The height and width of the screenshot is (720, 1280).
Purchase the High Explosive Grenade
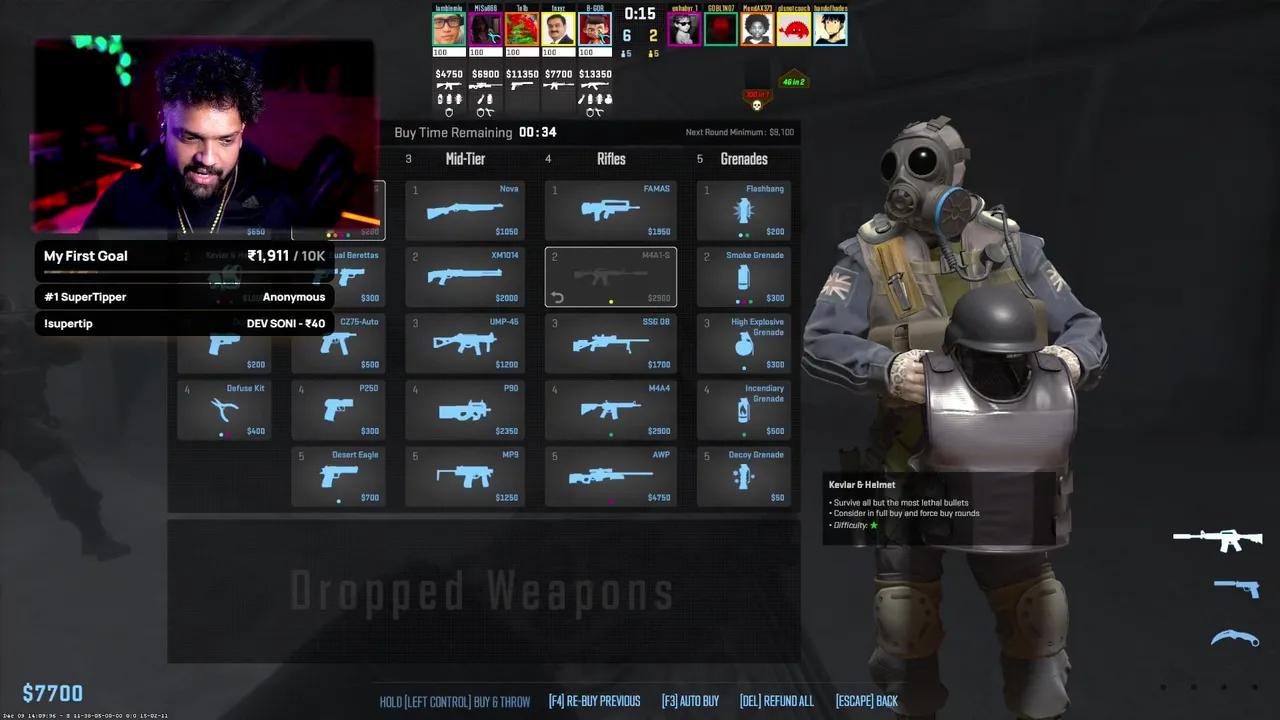click(x=743, y=343)
